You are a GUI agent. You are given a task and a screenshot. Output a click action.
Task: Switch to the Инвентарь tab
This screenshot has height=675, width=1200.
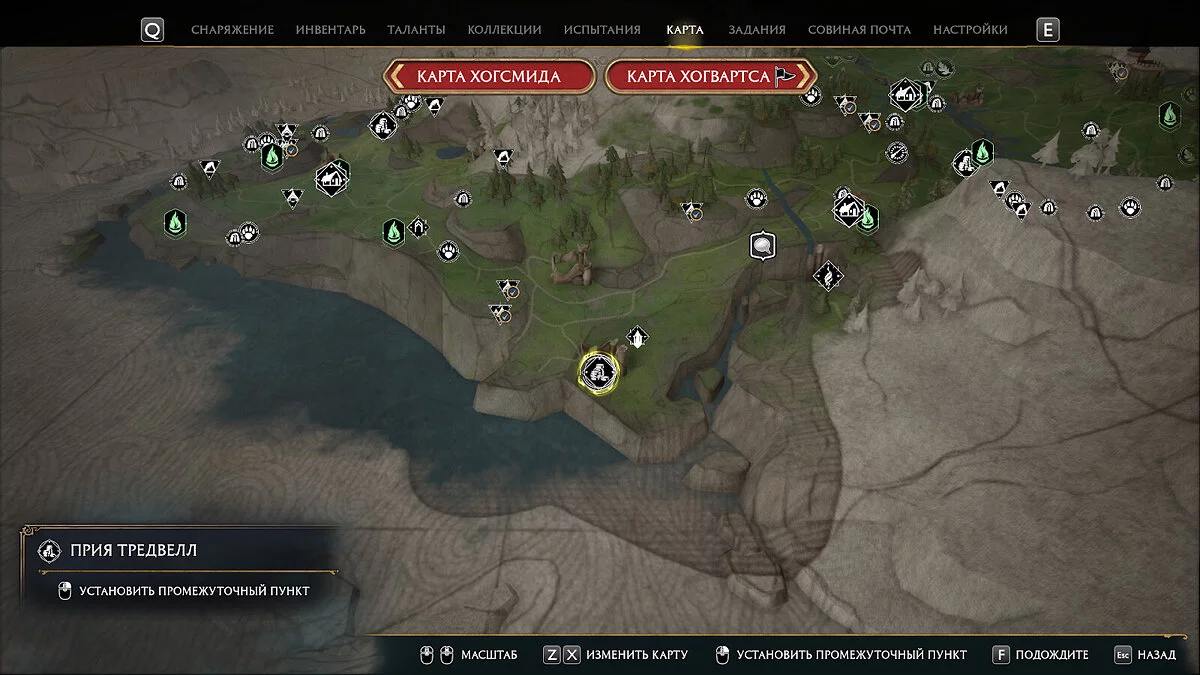point(330,30)
